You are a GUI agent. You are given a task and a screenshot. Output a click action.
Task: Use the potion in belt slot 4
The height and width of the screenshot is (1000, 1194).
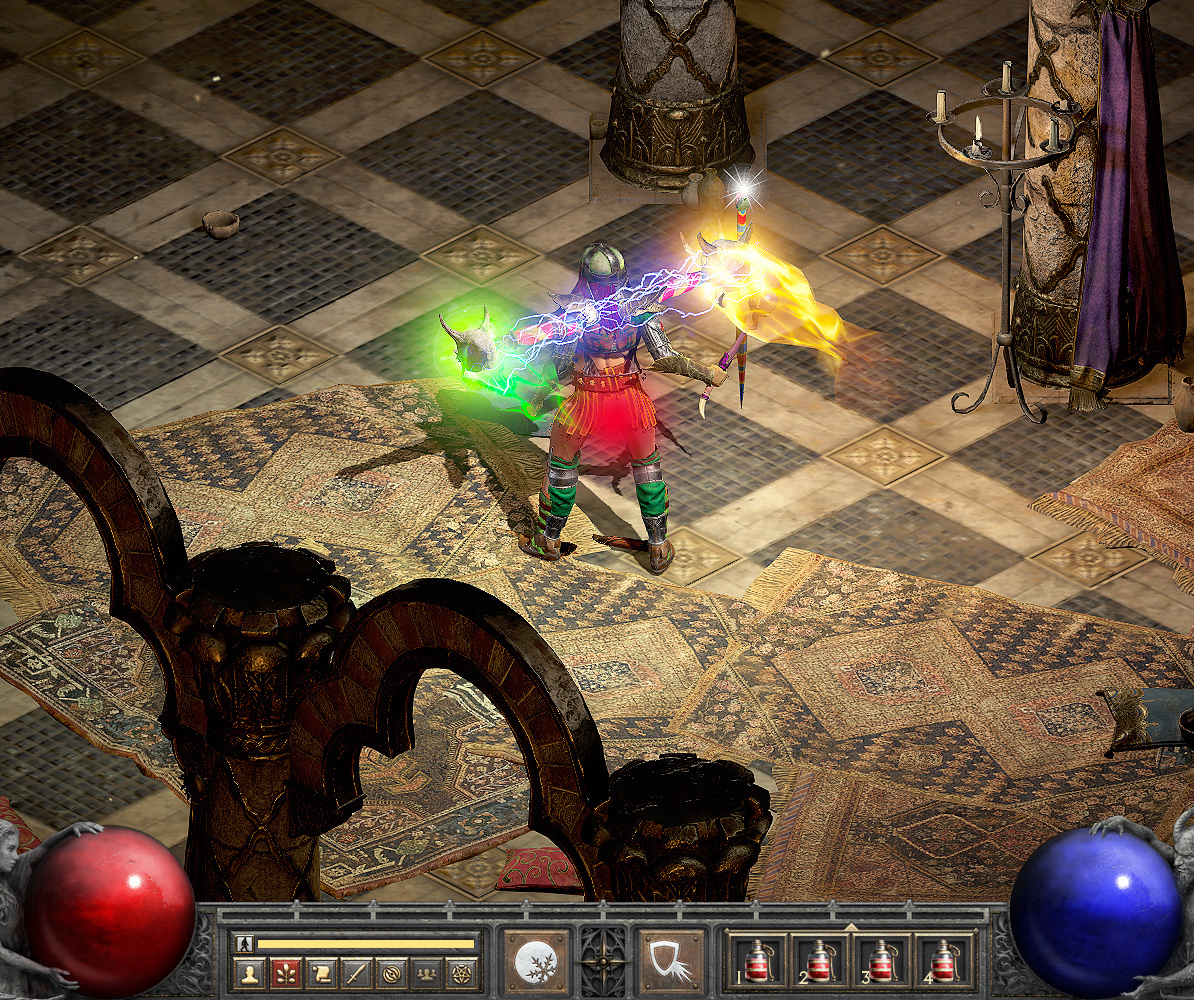[943, 962]
